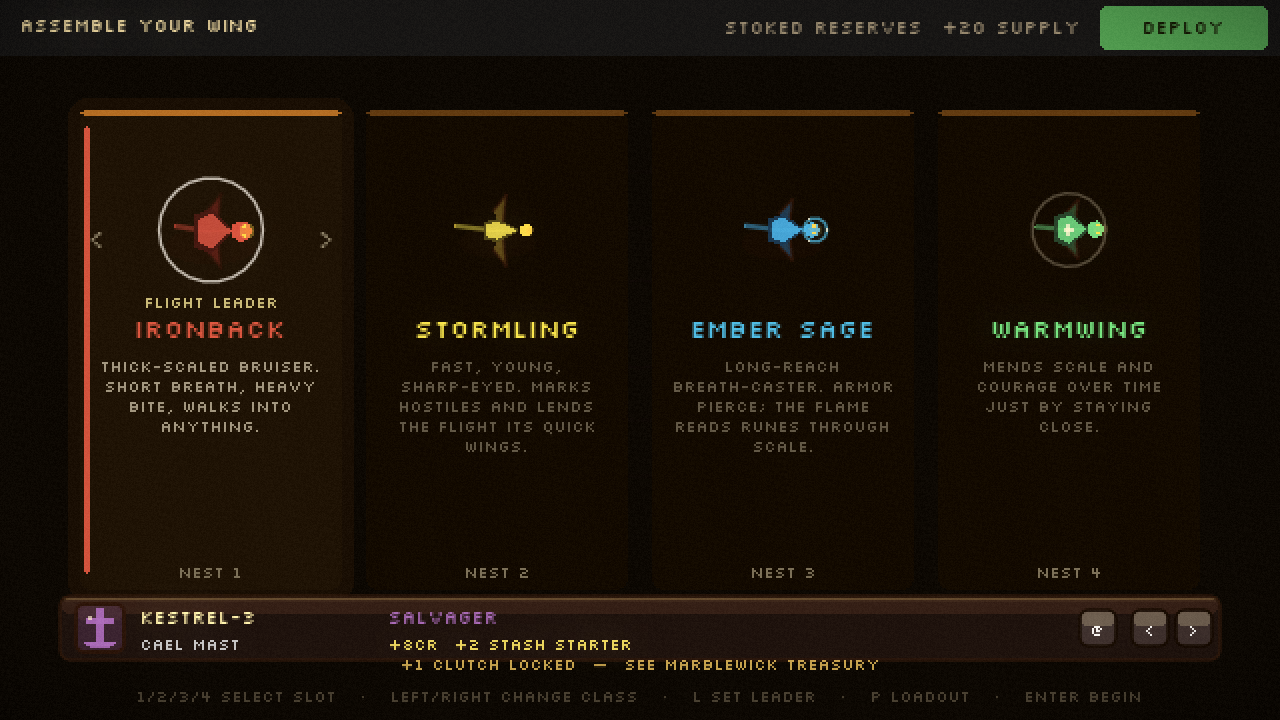This screenshot has height=720, width=1280.
Task: Click the orange accent bar atop Nest 3
Action: 783,110
